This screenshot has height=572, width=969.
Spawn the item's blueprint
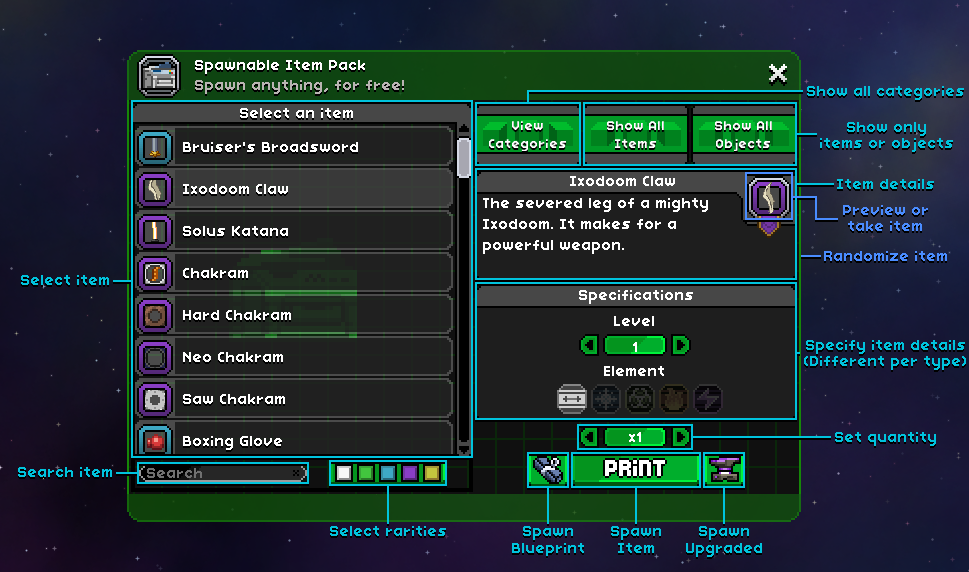pyautogui.click(x=548, y=470)
